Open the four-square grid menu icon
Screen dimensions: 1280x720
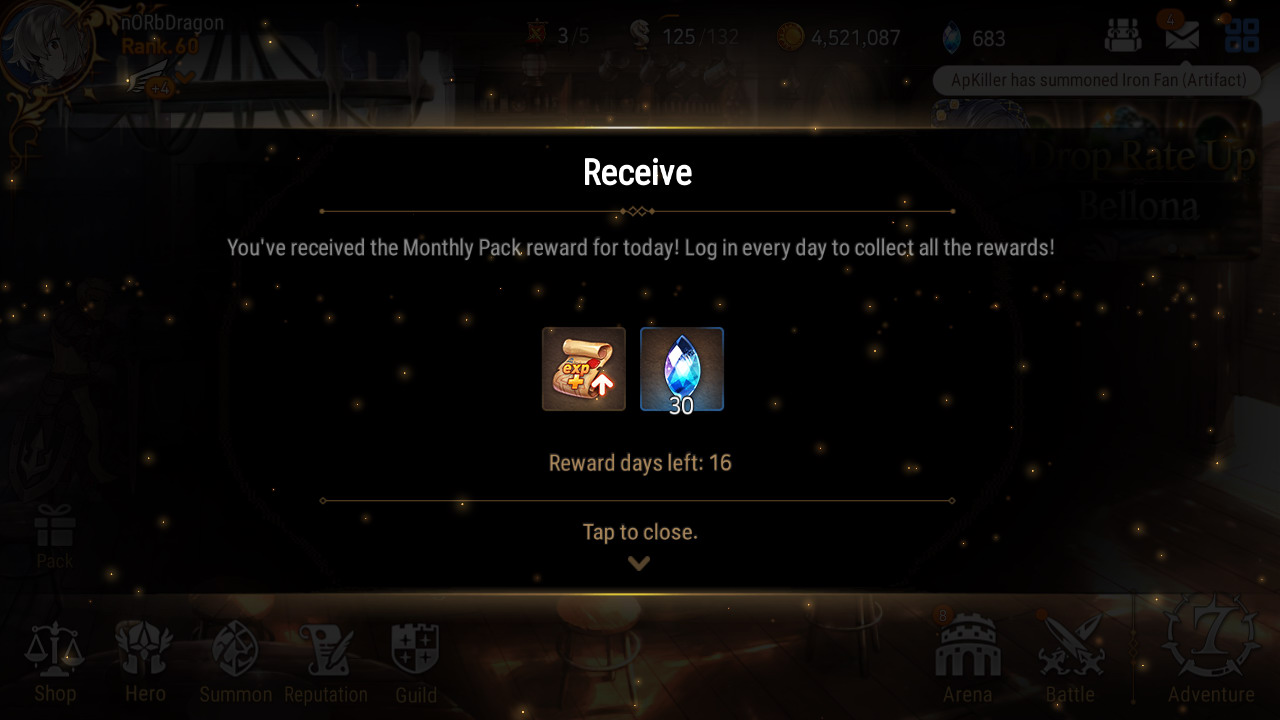[x=1242, y=36]
